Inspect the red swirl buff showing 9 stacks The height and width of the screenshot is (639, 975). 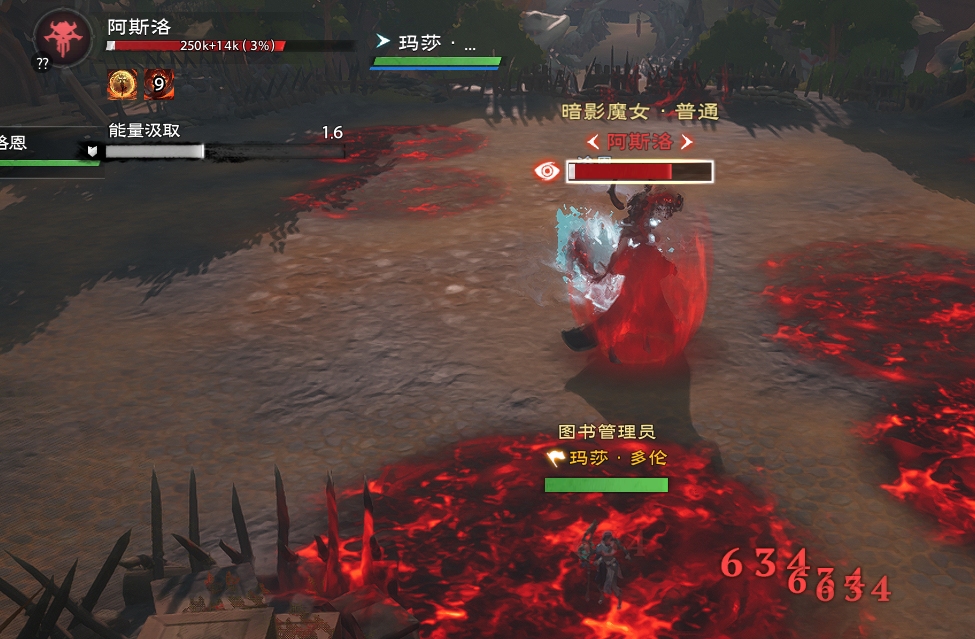[x=159, y=85]
